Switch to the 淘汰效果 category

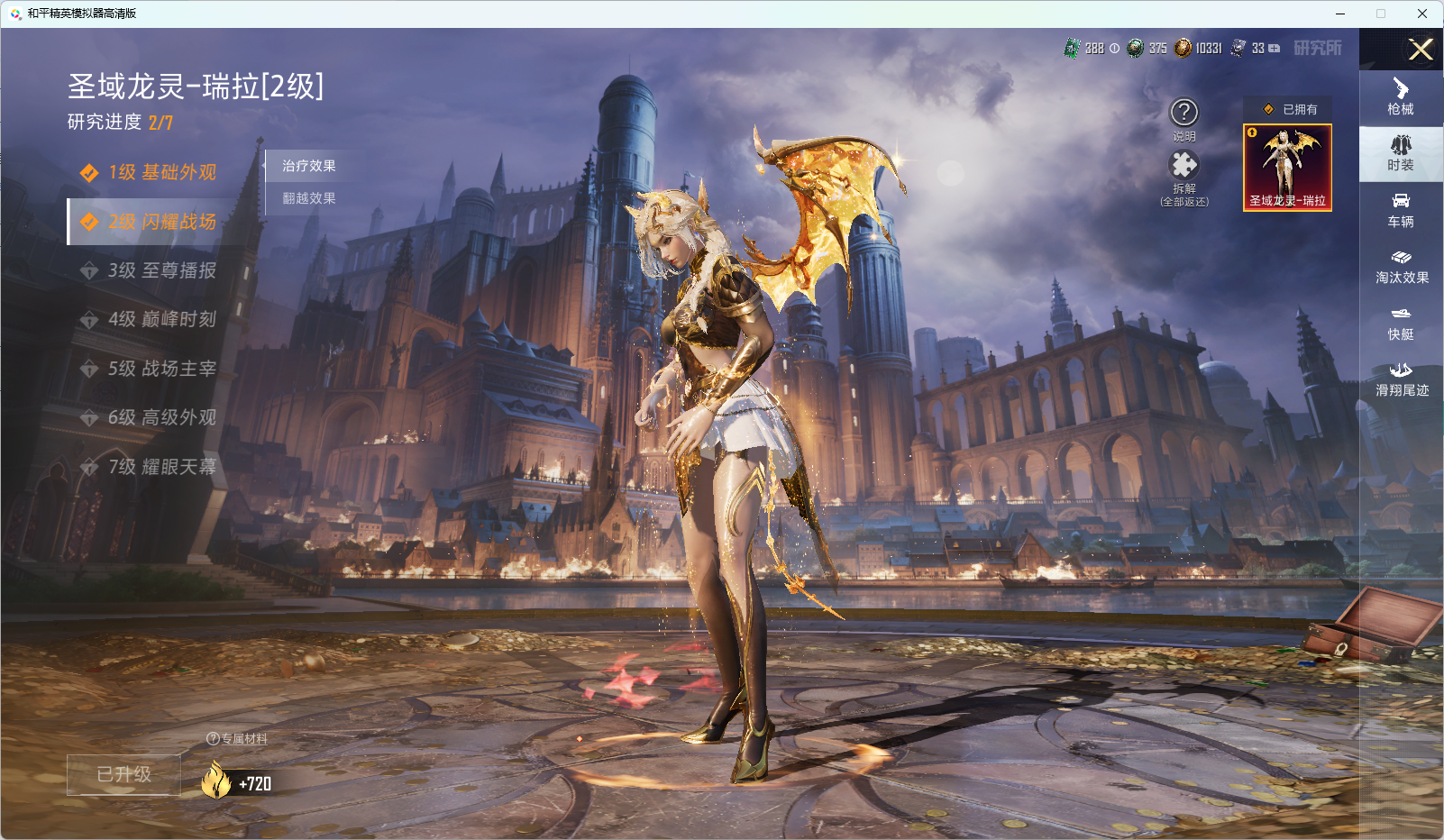point(1401,267)
